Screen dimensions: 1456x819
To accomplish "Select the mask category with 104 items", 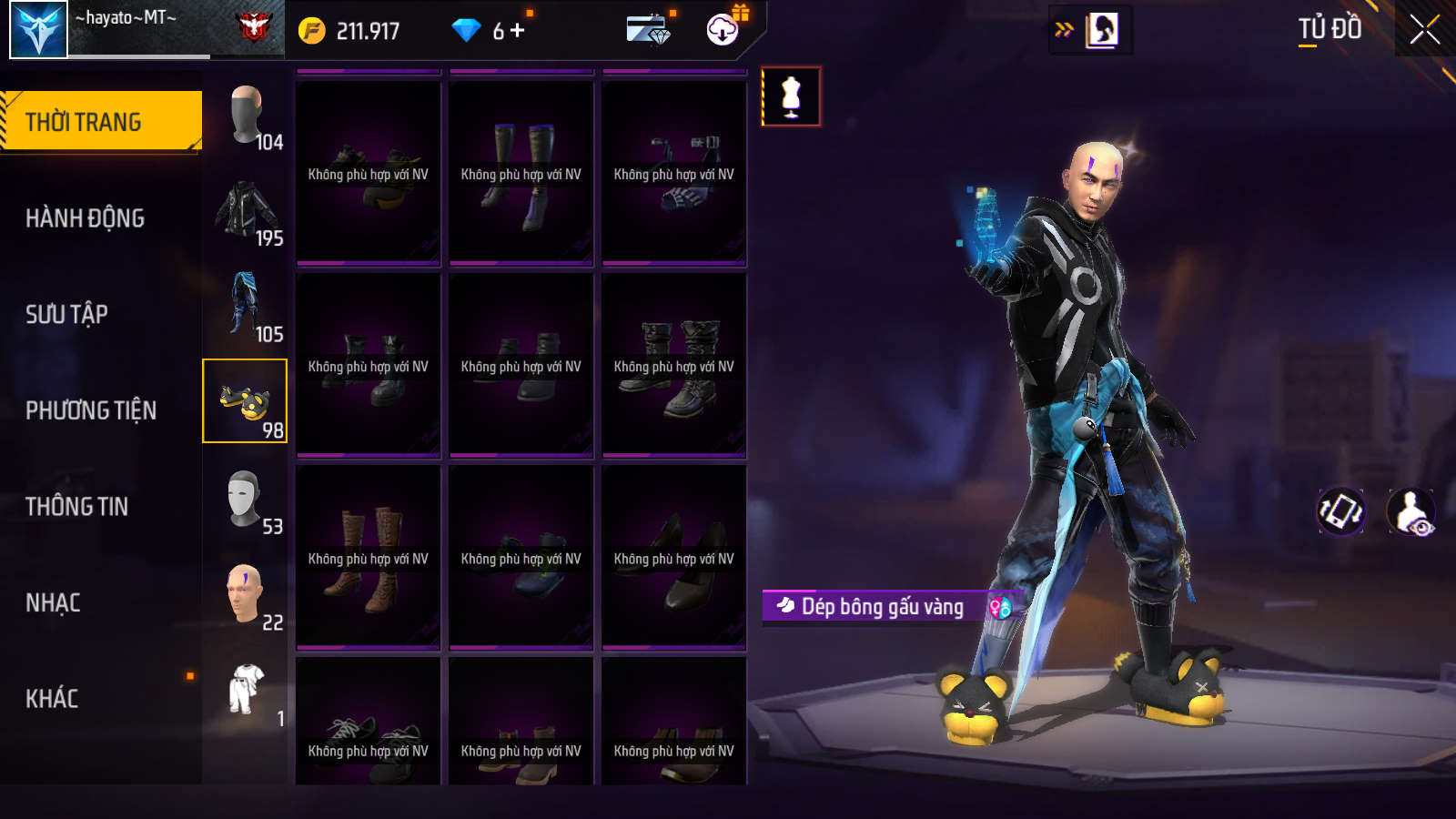I will (x=246, y=115).
